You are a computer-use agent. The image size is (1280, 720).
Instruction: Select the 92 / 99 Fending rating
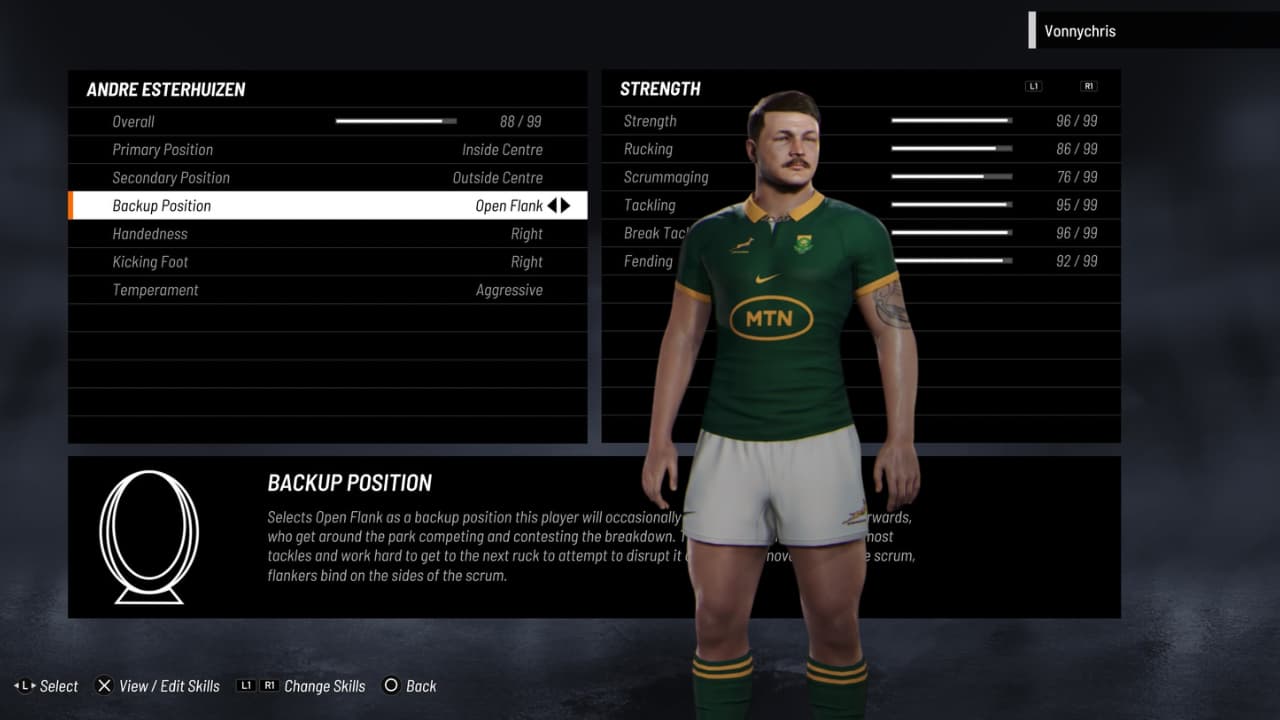1076,261
